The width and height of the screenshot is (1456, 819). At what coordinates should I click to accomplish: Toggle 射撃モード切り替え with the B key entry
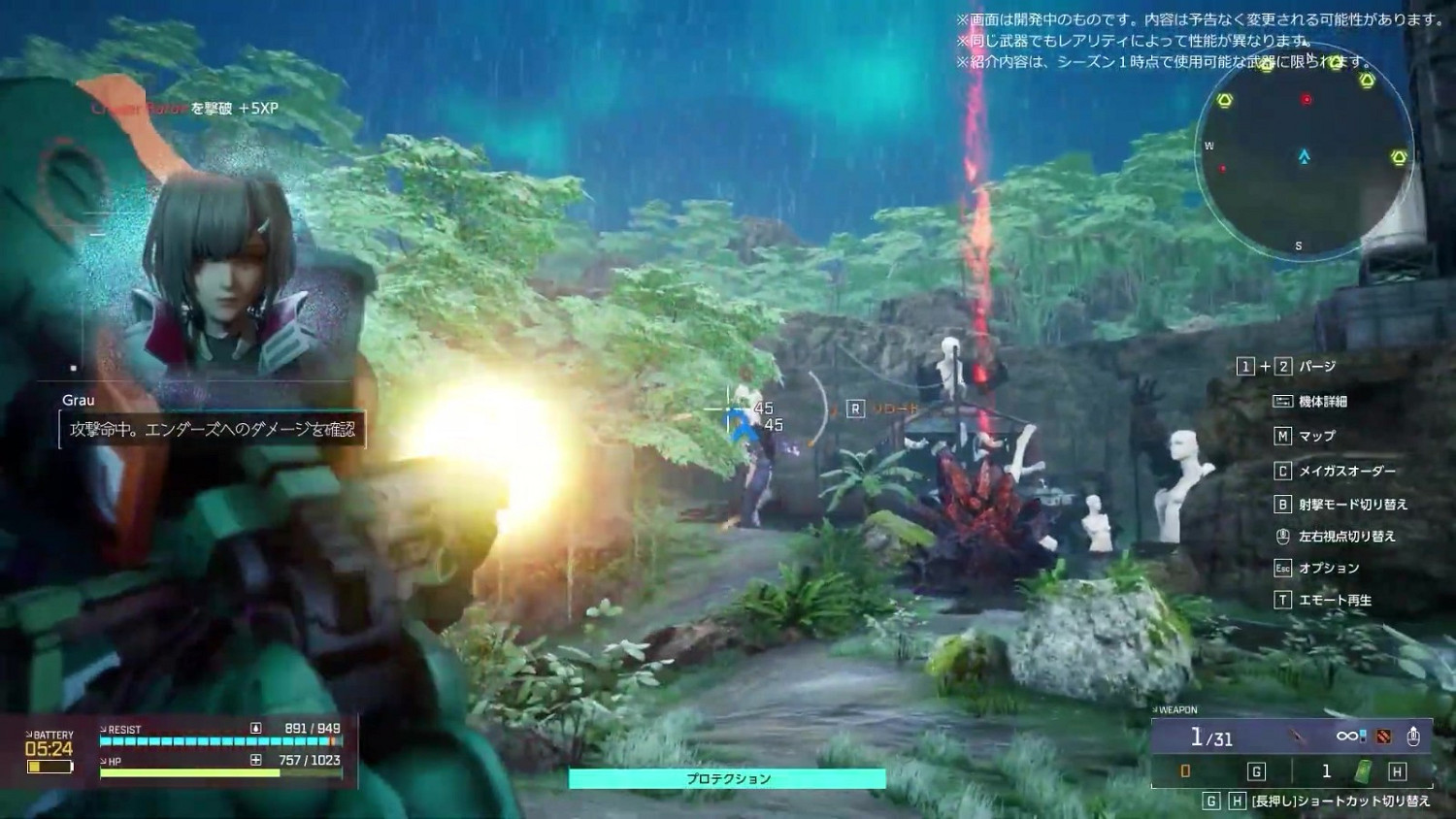tap(1283, 505)
